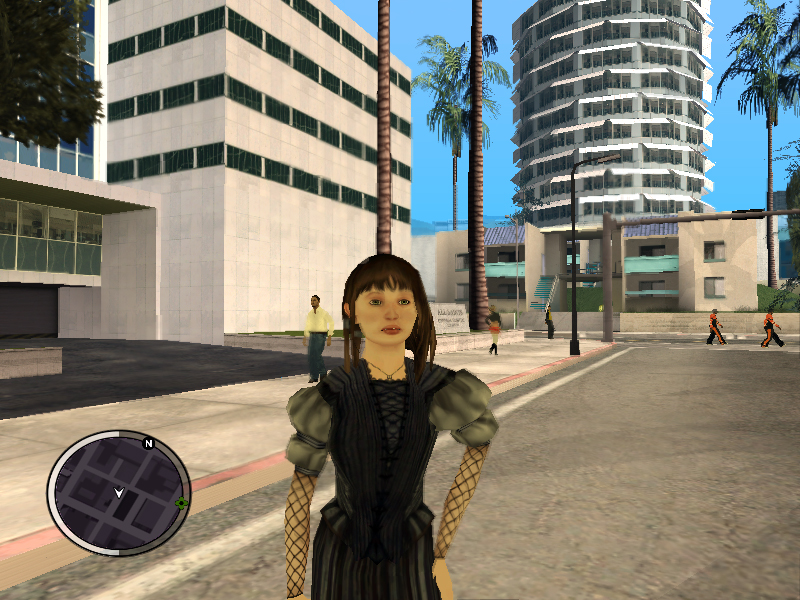Select the white player arrow on the radar
800x600 pixels.
(119, 492)
